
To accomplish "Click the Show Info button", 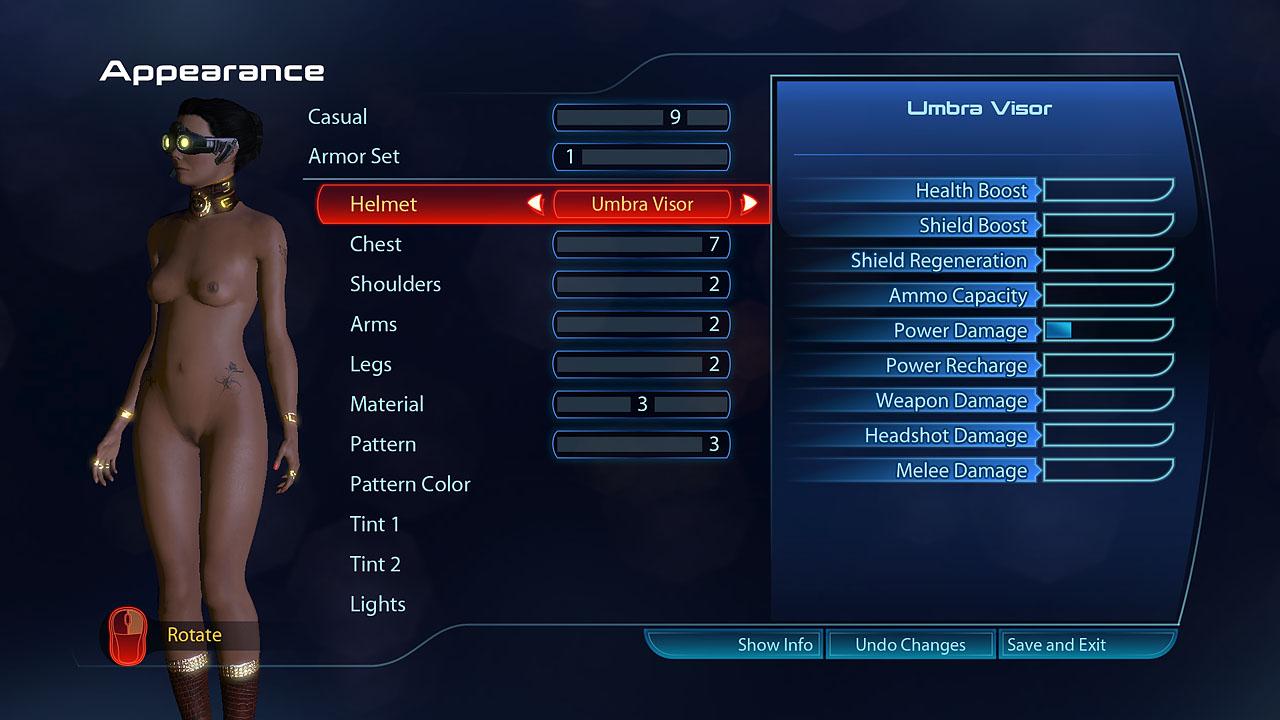I will 775,645.
